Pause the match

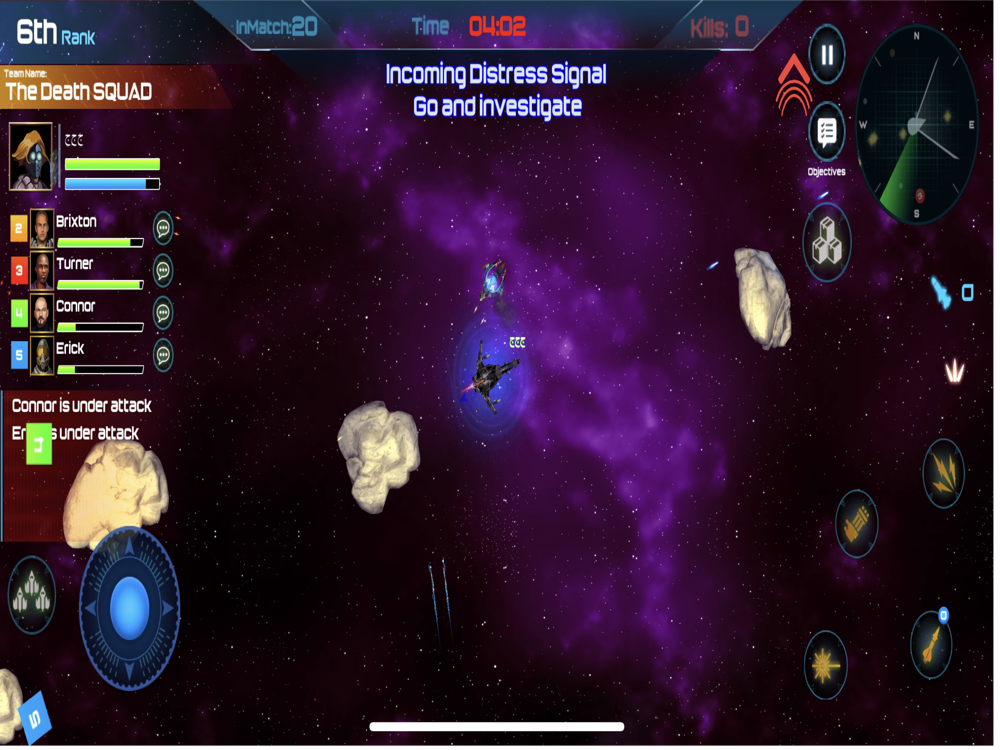[x=827, y=55]
